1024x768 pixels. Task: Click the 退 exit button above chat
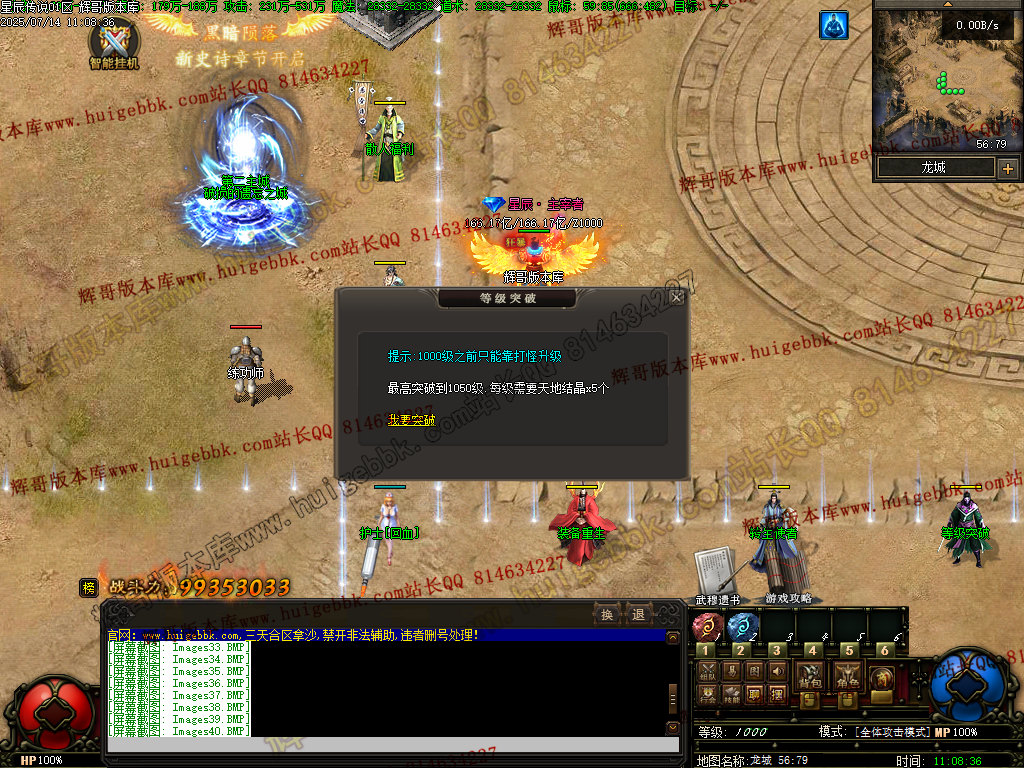[637, 614]
